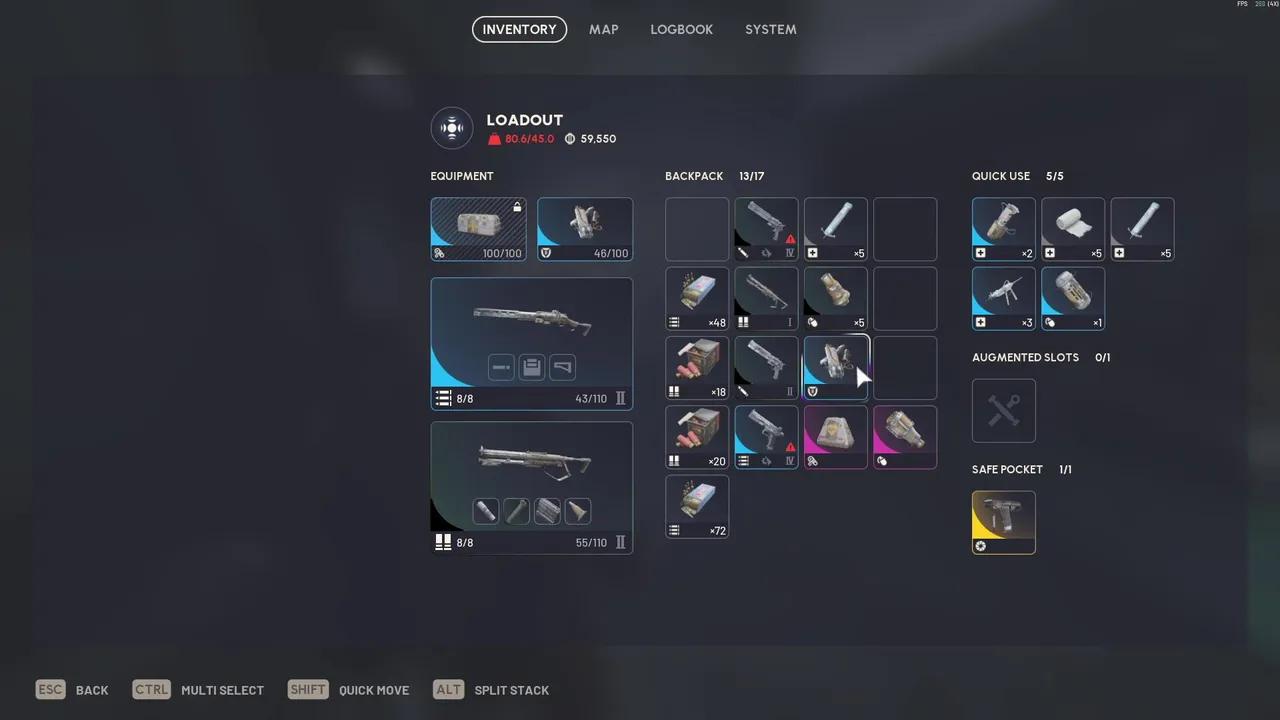The image size is (1280, 720).
Task: Click the equipped shield showing 46/100
Action: click(x=585, y=229)
